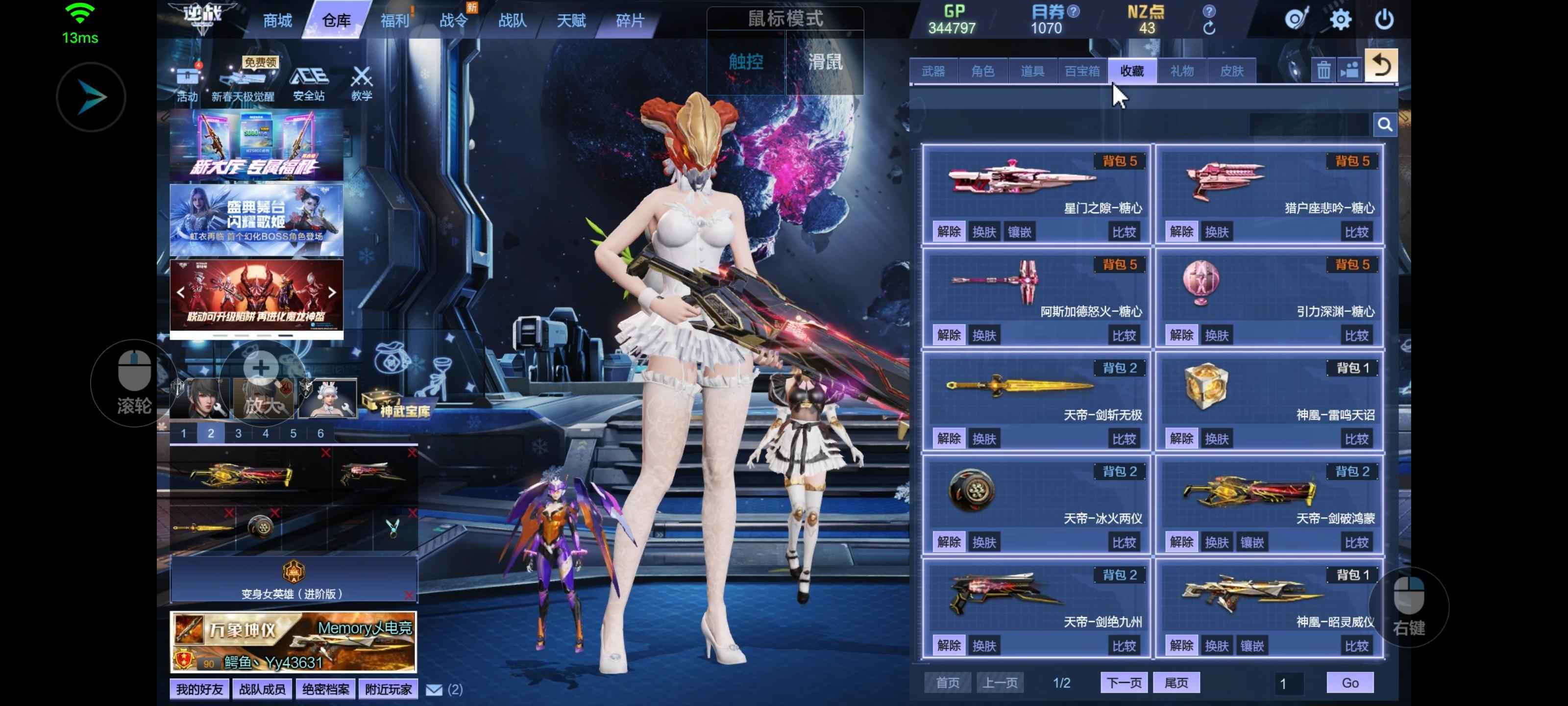
Task: Select backpack loadout number 3
Action: [x=238, y=433]
